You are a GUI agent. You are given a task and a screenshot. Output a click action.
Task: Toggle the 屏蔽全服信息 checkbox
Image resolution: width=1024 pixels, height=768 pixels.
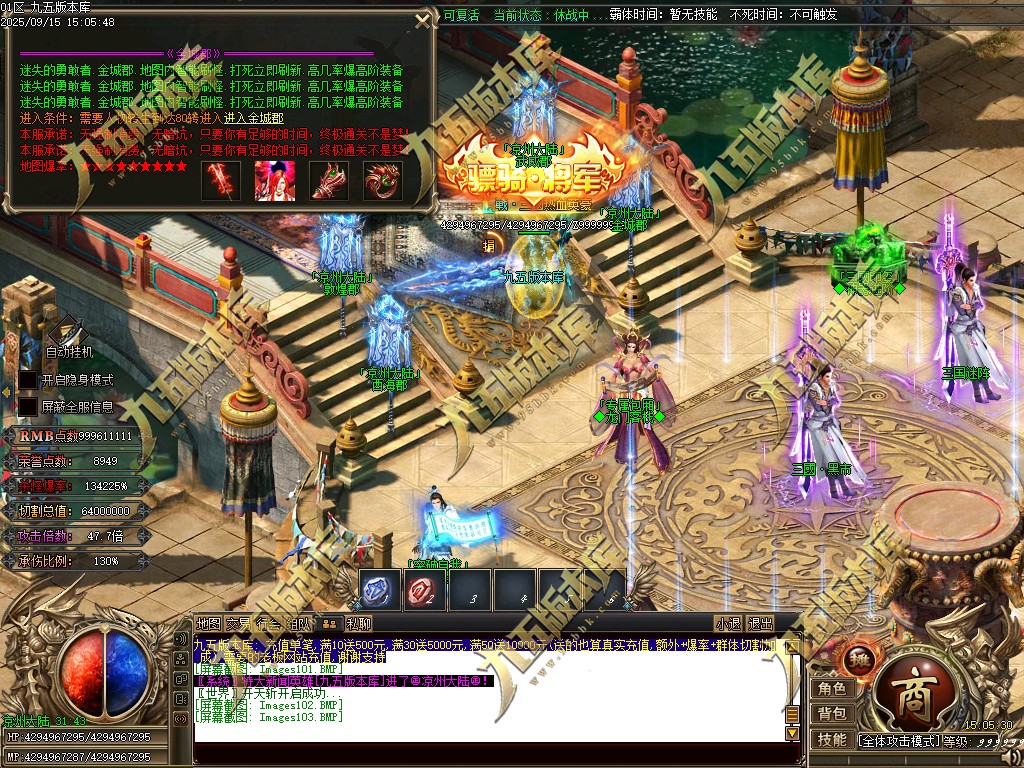[x=28, y=407]
